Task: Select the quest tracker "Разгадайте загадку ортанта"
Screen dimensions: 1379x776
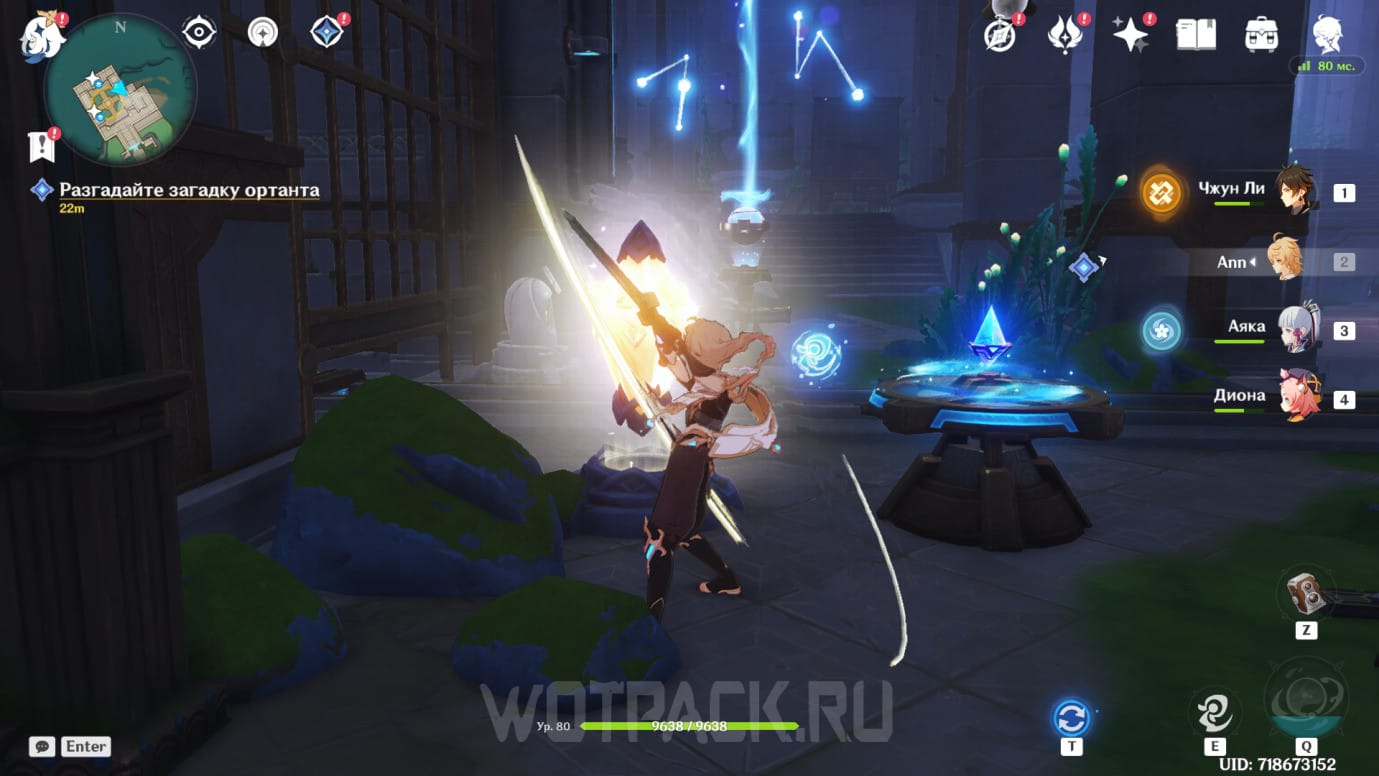Action: (x=189, y=190)
